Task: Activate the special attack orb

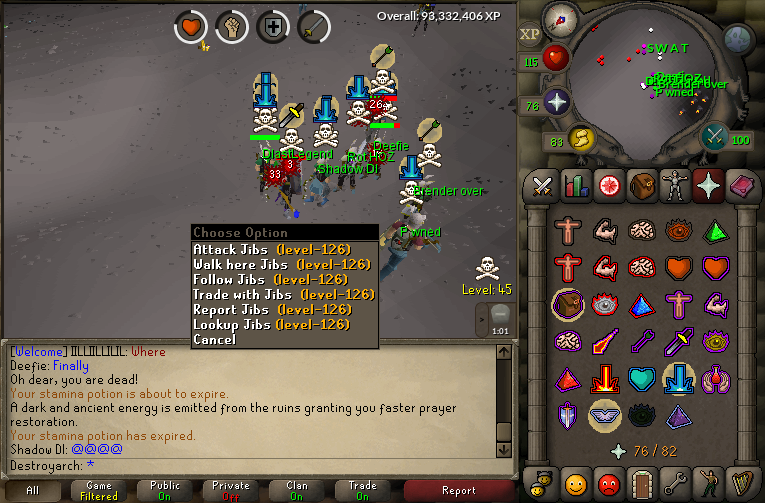Action: (715, 135)
